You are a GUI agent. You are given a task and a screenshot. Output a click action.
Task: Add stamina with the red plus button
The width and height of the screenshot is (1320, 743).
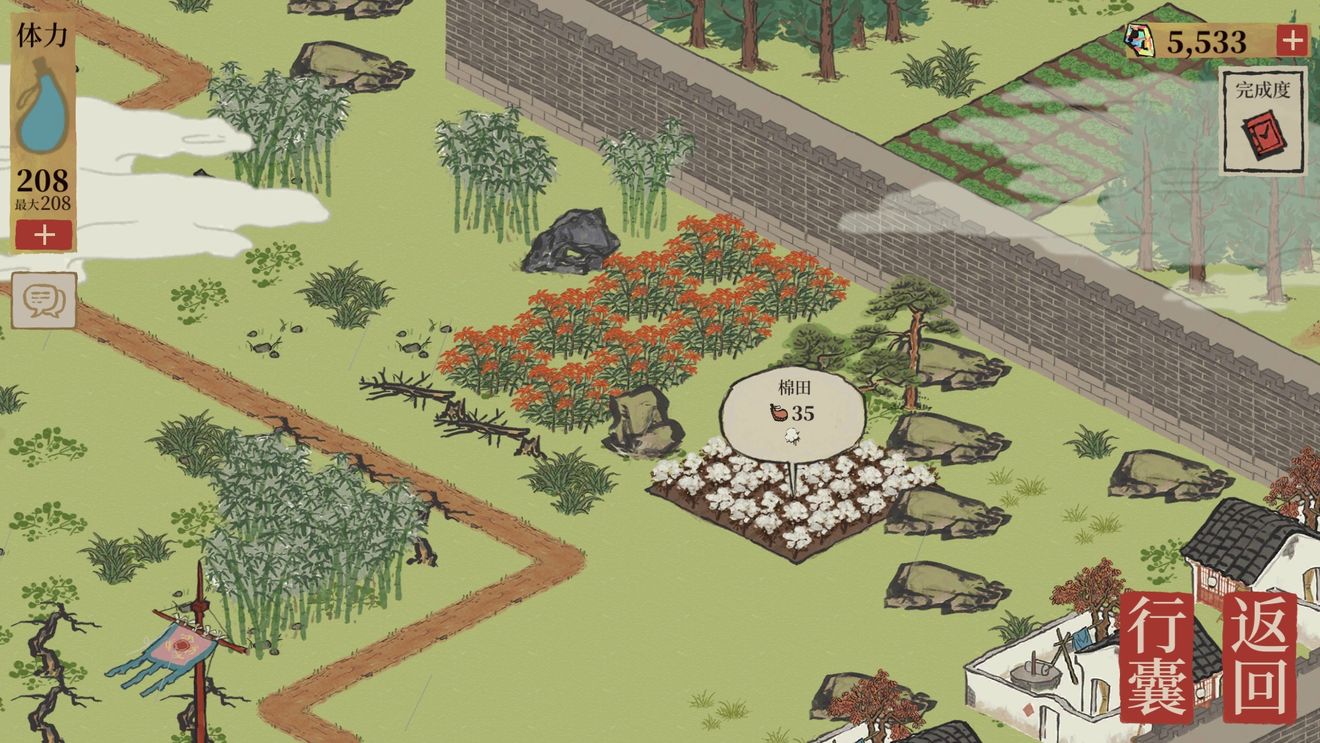(x=43, y=235)
